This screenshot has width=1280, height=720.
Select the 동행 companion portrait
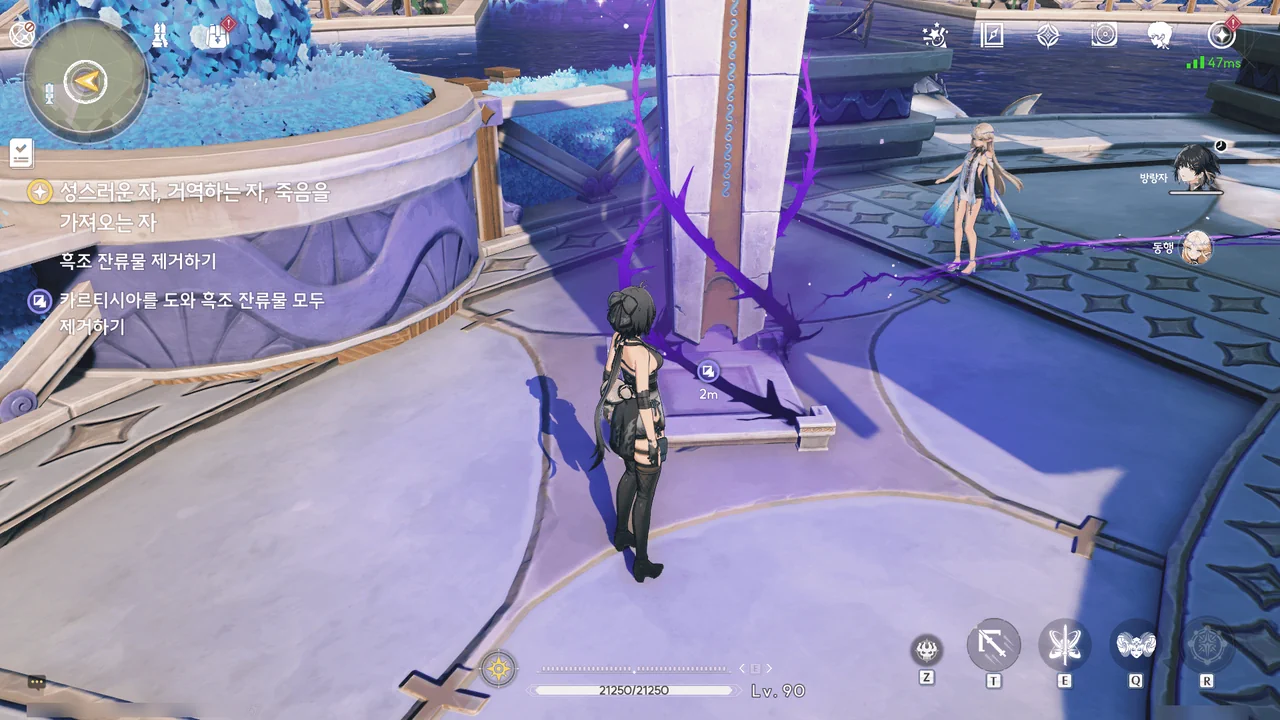(1196, 247)
